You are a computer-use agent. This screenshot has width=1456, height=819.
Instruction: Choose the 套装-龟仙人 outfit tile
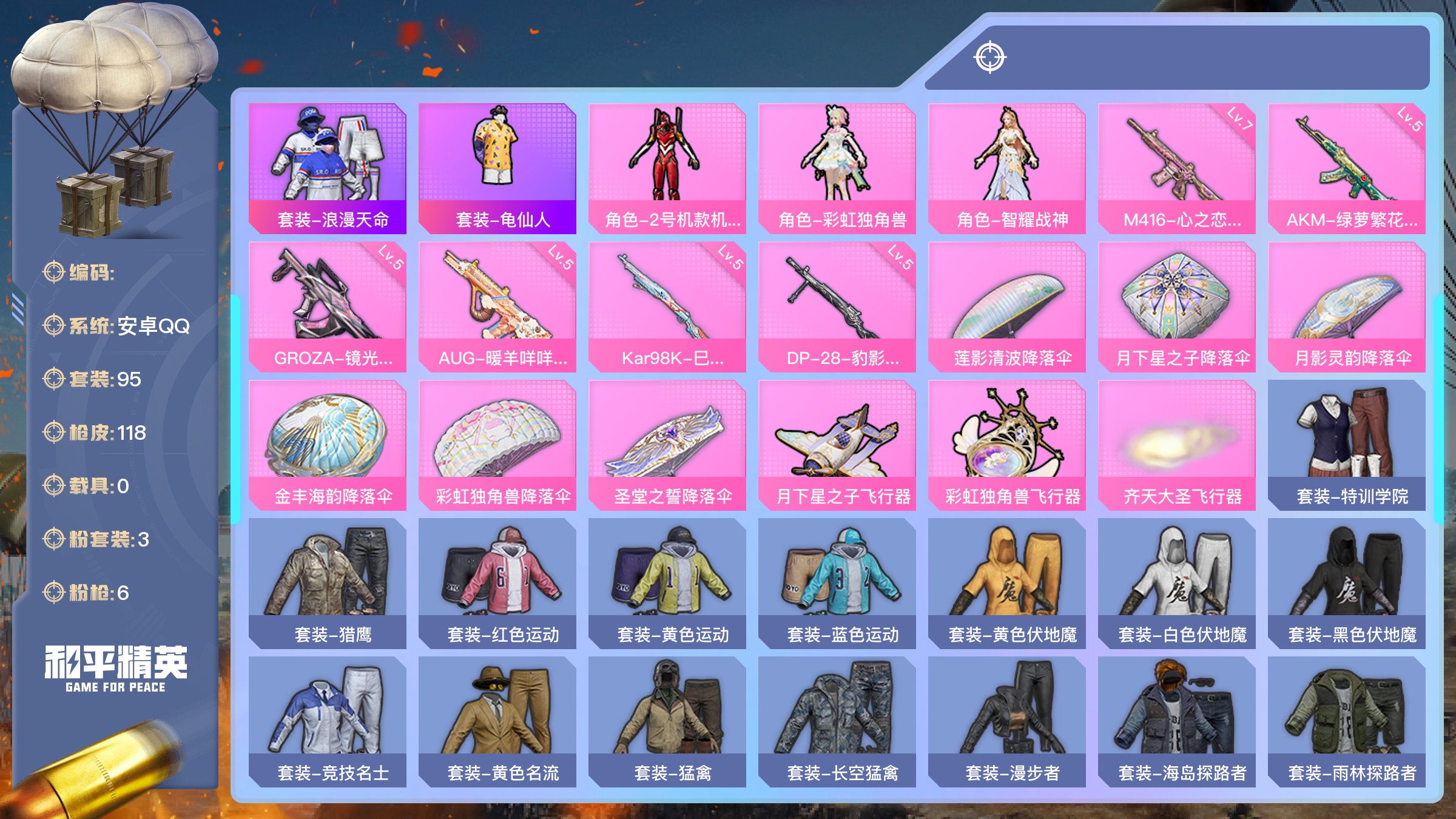(x=497, y=168)
